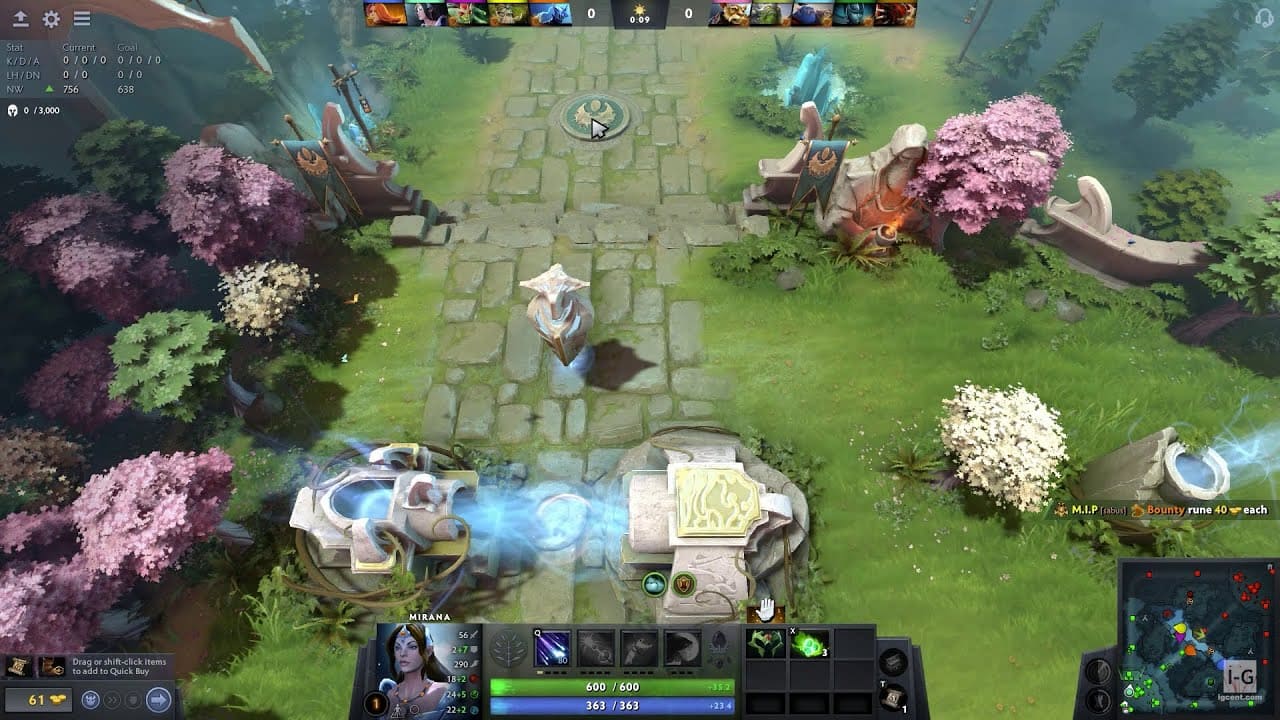The width and height of the screenshot is (1280, 720).
Task: Select Mirana's Starstorm ability
Action: point(552,648)
